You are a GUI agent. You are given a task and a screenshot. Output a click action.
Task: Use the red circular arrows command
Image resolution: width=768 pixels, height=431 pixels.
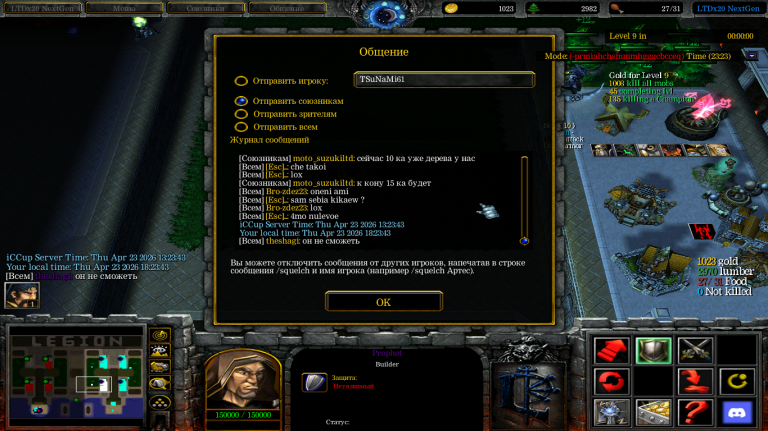click(611, 381)
